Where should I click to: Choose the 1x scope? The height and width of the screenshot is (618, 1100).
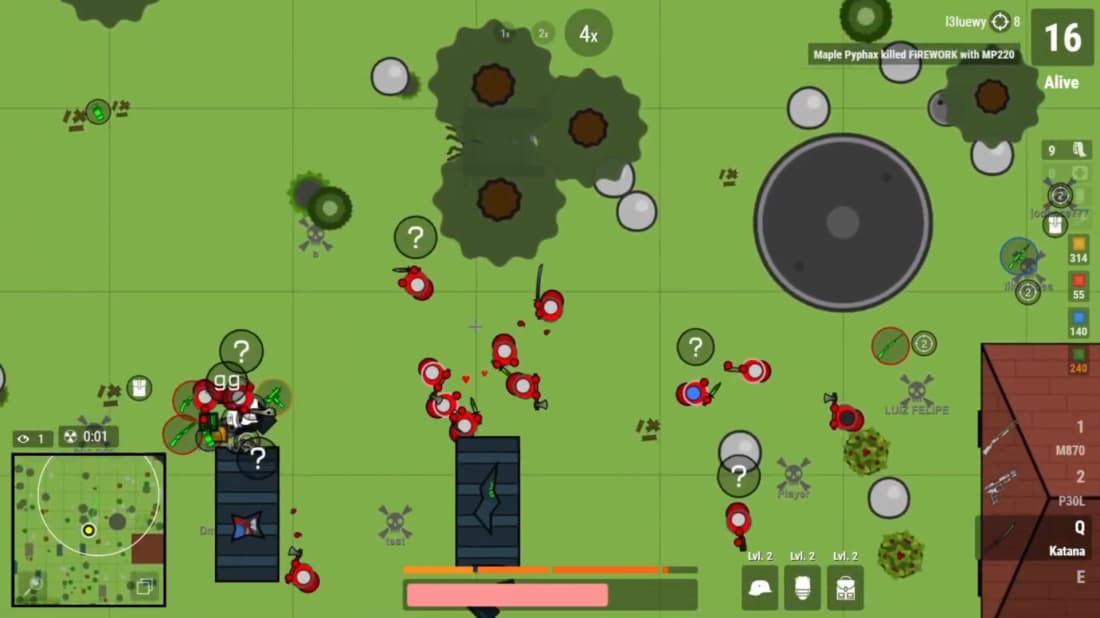coord(505,34)
